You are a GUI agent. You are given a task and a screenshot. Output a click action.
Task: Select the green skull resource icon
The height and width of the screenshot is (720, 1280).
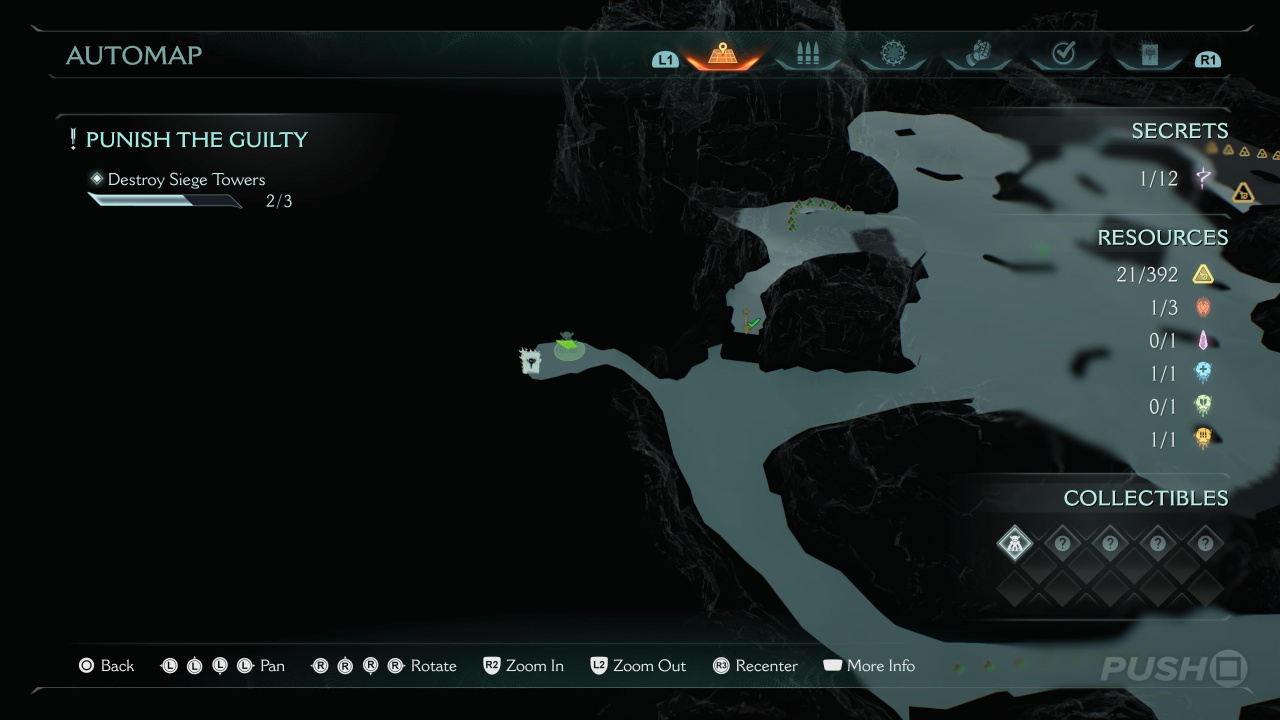(x=1203, y=405)
